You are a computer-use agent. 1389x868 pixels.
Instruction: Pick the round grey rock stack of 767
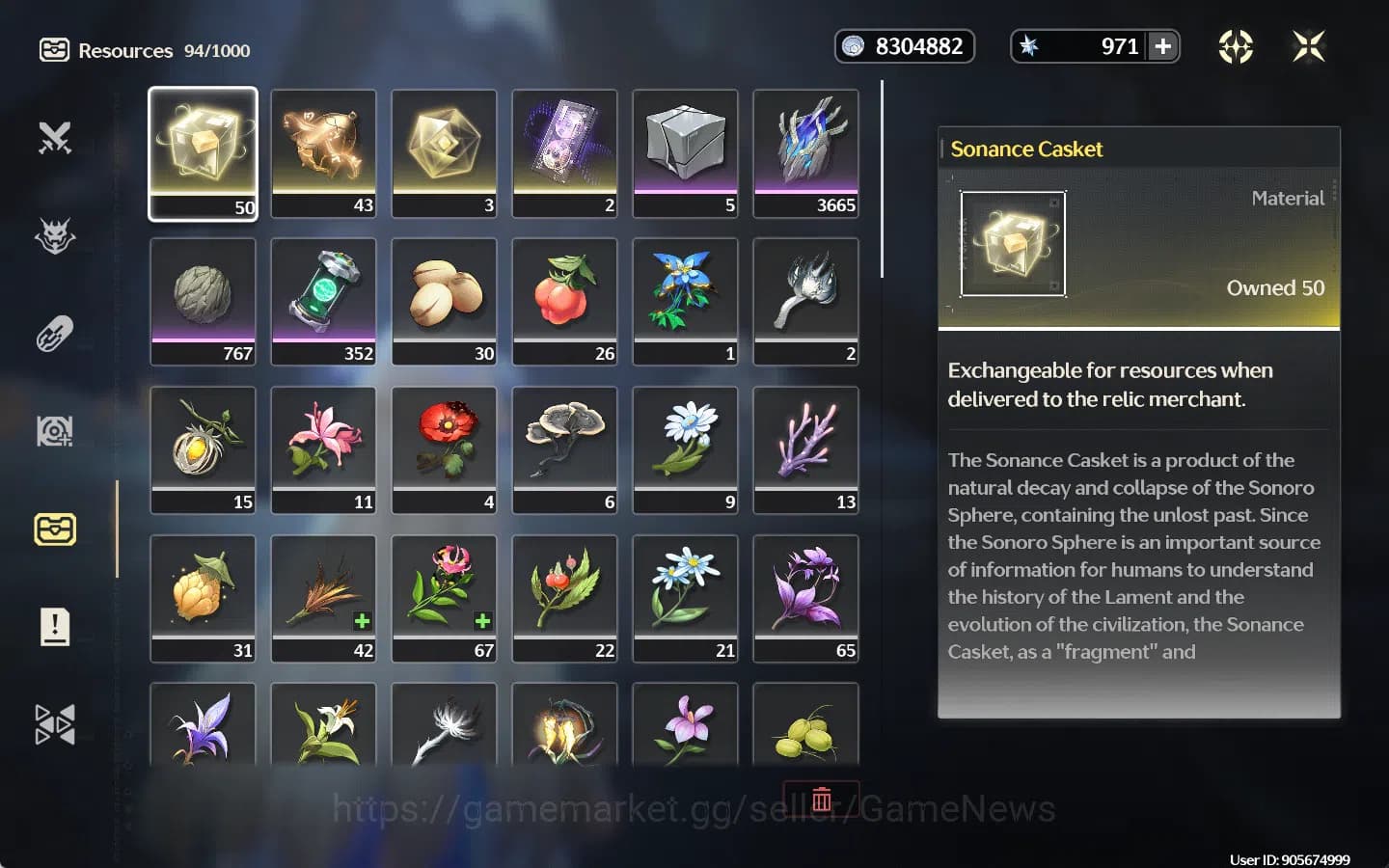point(203,301)
